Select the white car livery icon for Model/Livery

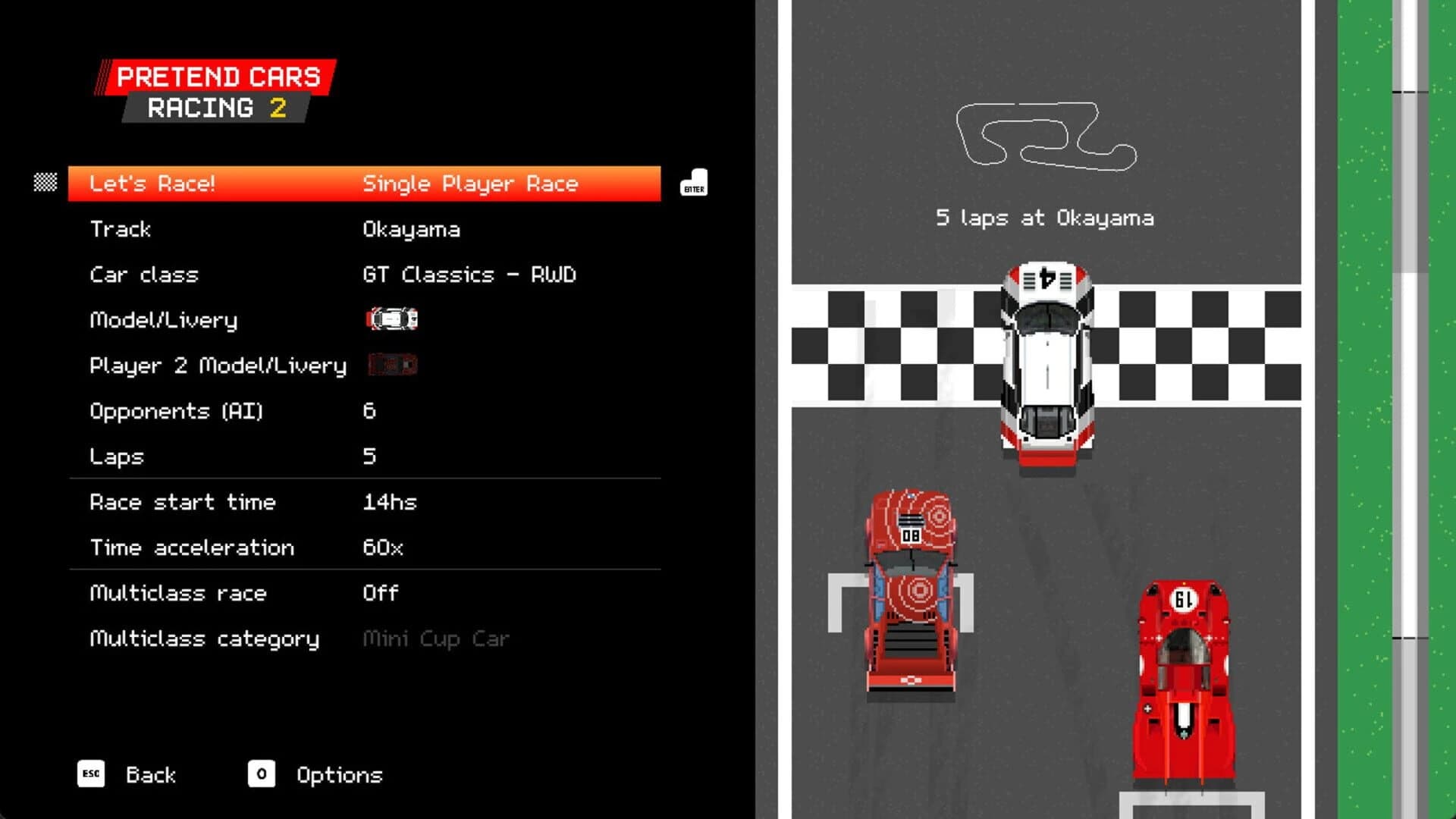[391, 319]
